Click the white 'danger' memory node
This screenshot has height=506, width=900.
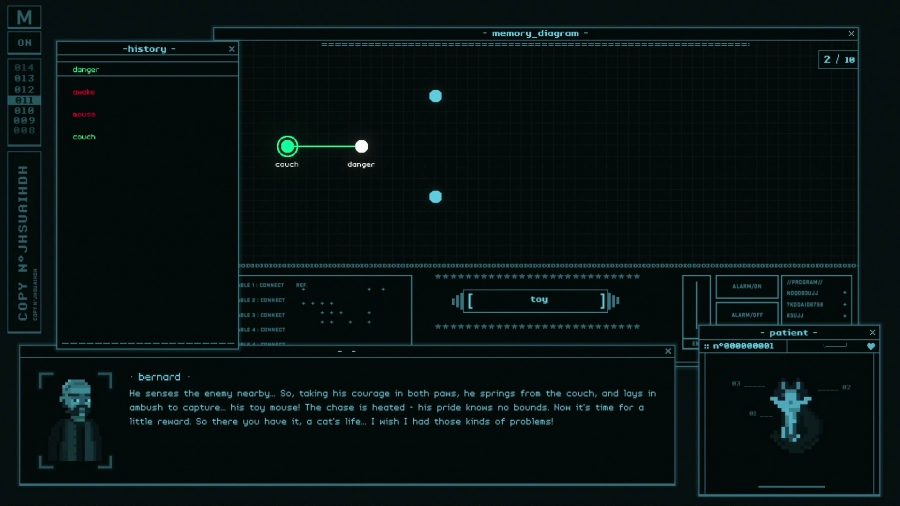[x=361, y=146]
